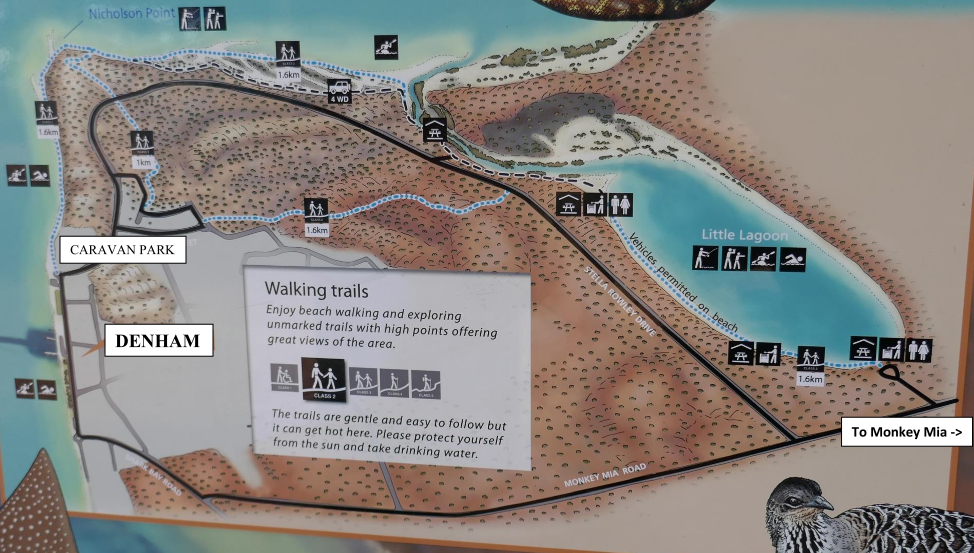Select the 4WD track map marker
This screenshot has height=553, width=974.
pyautogui.click(x=339, y=91)
